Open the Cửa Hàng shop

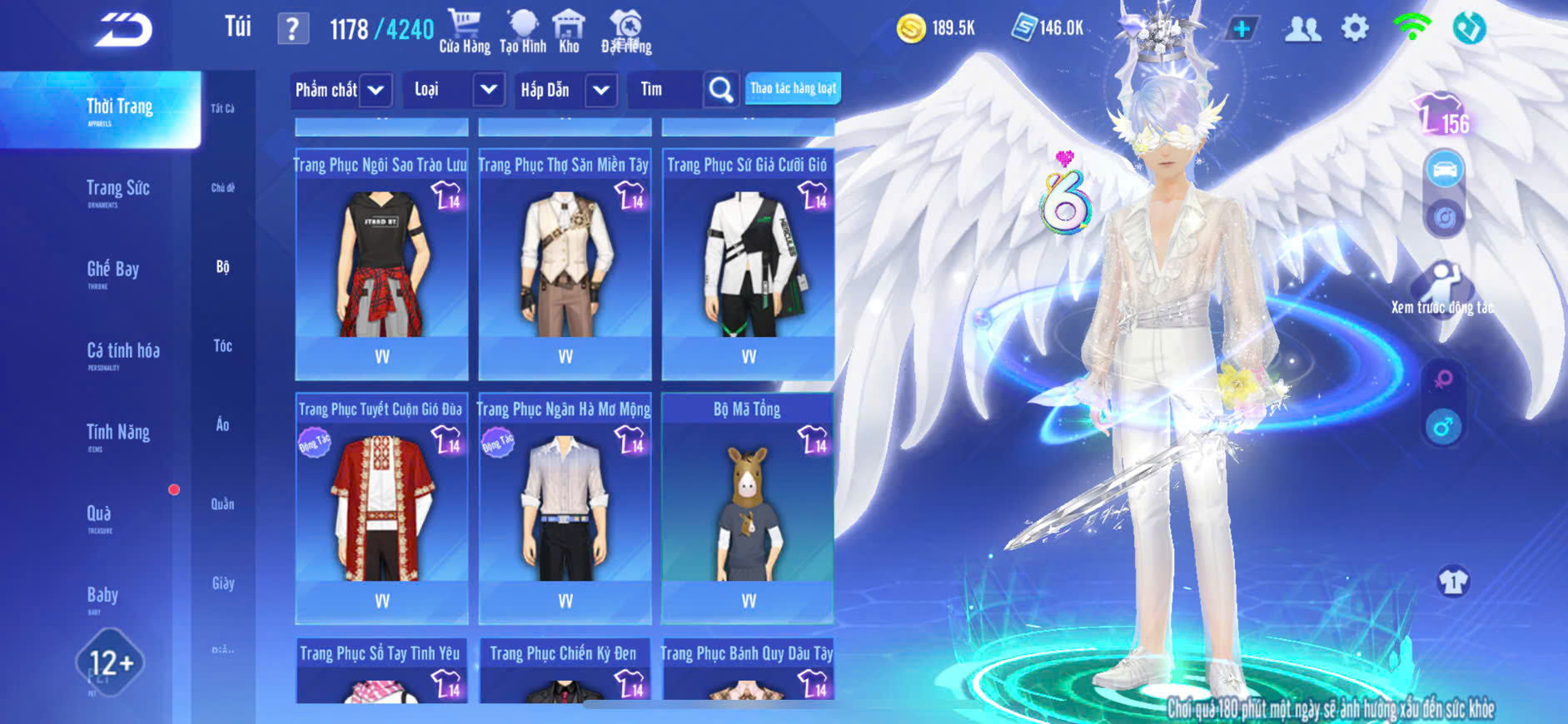465,32
